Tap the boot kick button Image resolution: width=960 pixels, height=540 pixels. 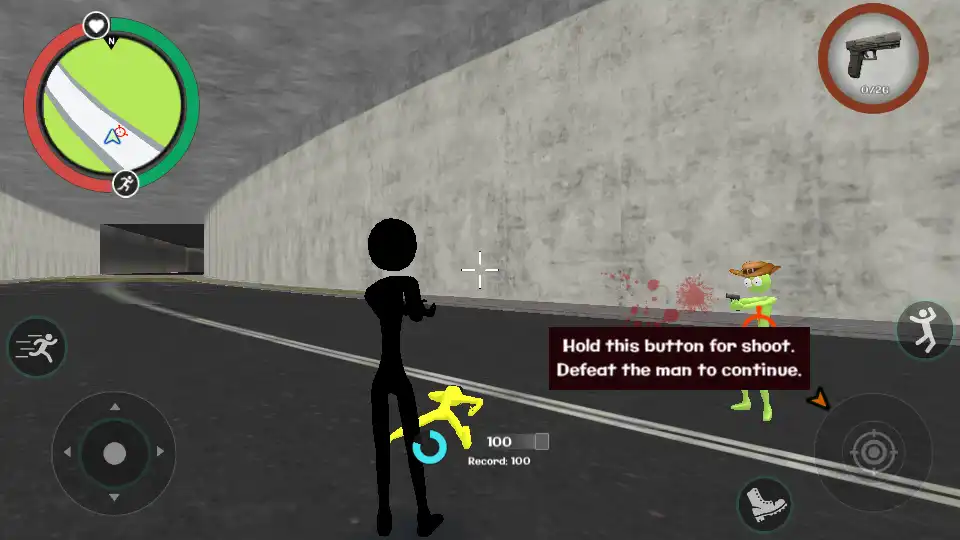(x=765, y=503)
